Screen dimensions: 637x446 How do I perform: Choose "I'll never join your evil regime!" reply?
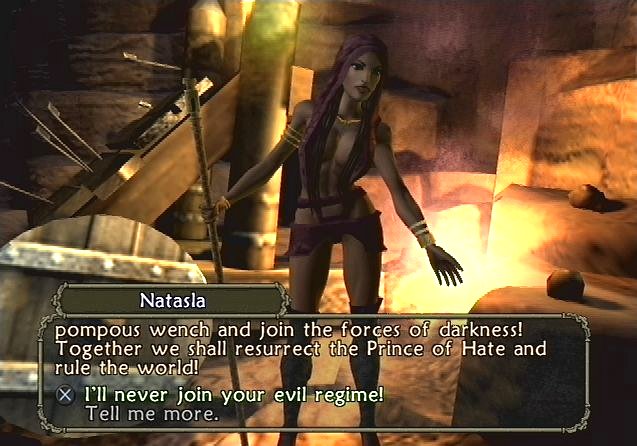coord(233,393)
